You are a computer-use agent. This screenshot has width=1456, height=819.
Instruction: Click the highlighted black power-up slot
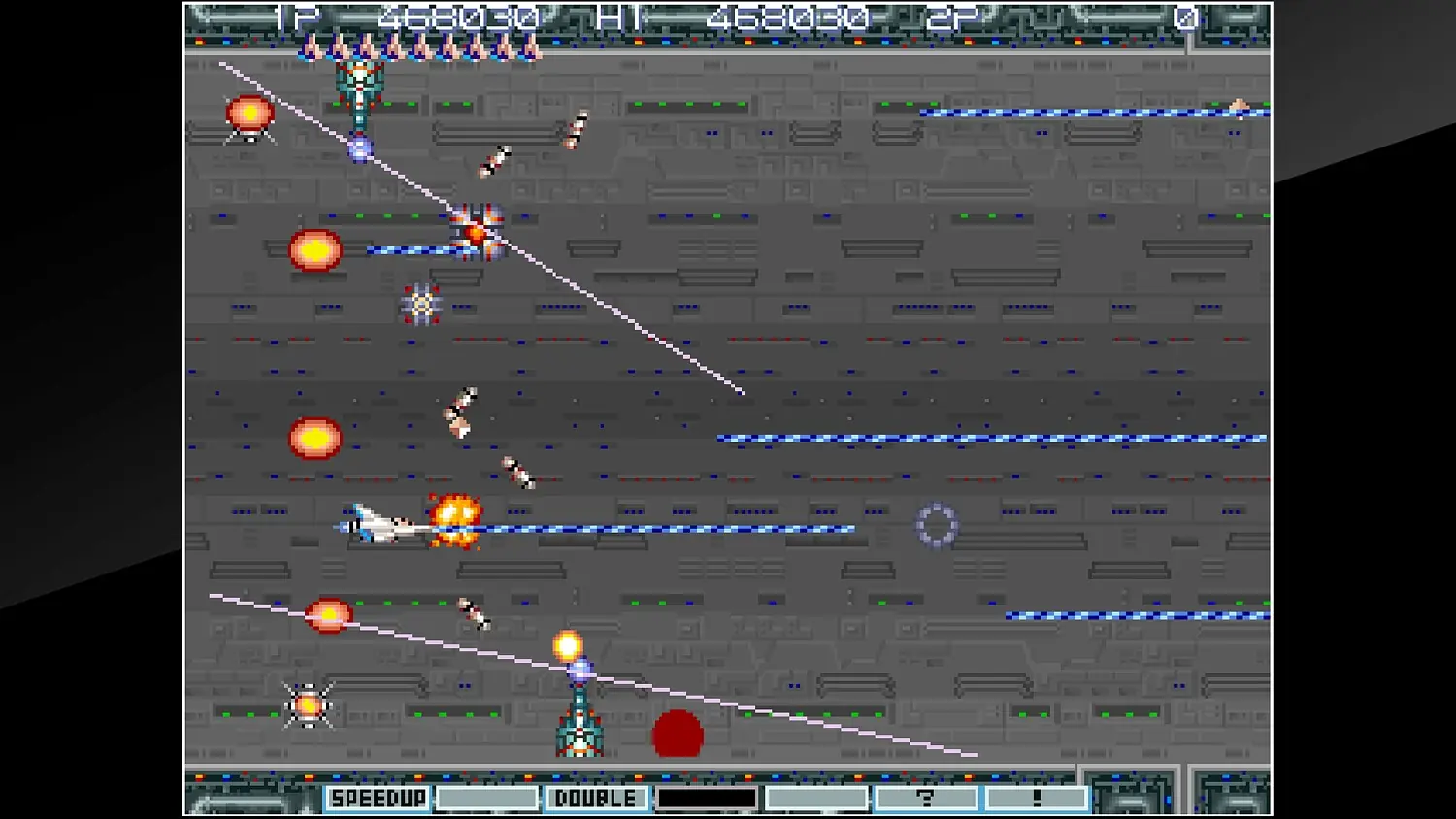tap(707, 798)
